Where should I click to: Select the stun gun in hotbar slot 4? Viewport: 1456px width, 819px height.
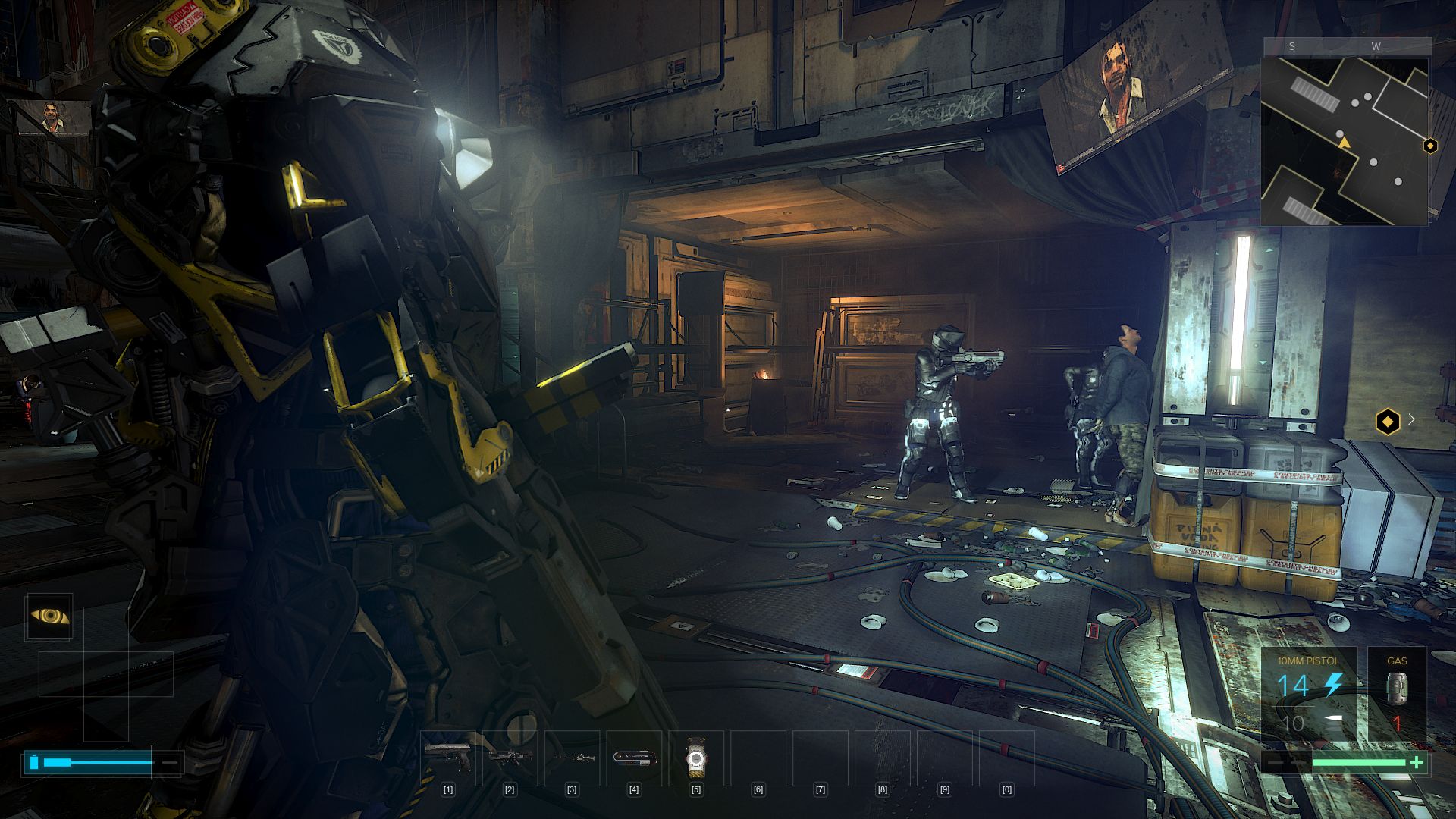(634, 757)
